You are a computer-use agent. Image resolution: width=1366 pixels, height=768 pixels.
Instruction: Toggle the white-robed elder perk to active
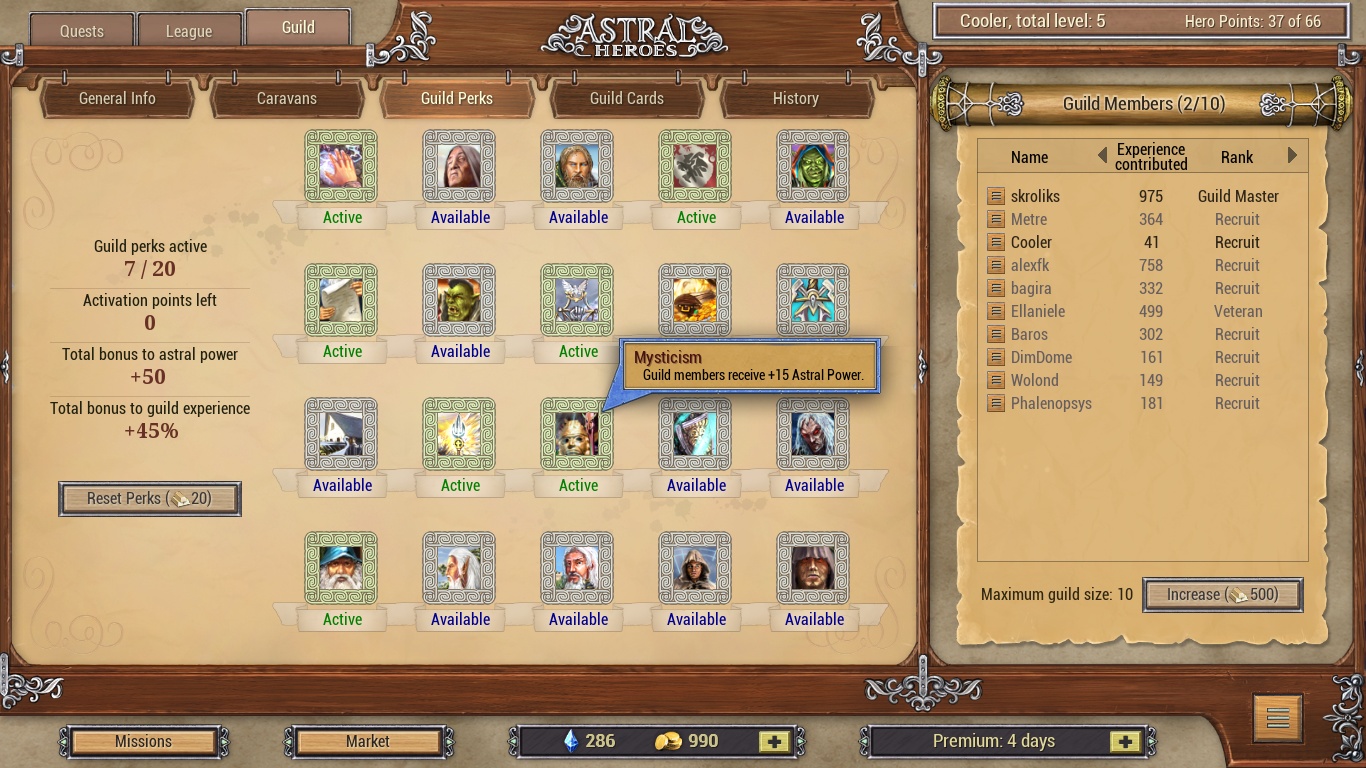coord(459,567)
